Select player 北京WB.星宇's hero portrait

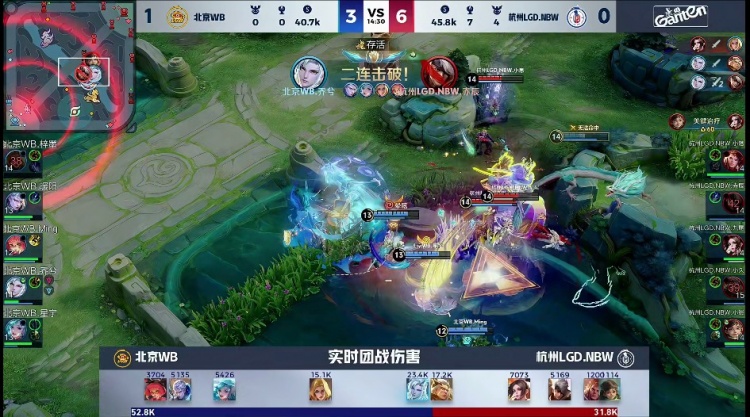[x=17, y=328]
